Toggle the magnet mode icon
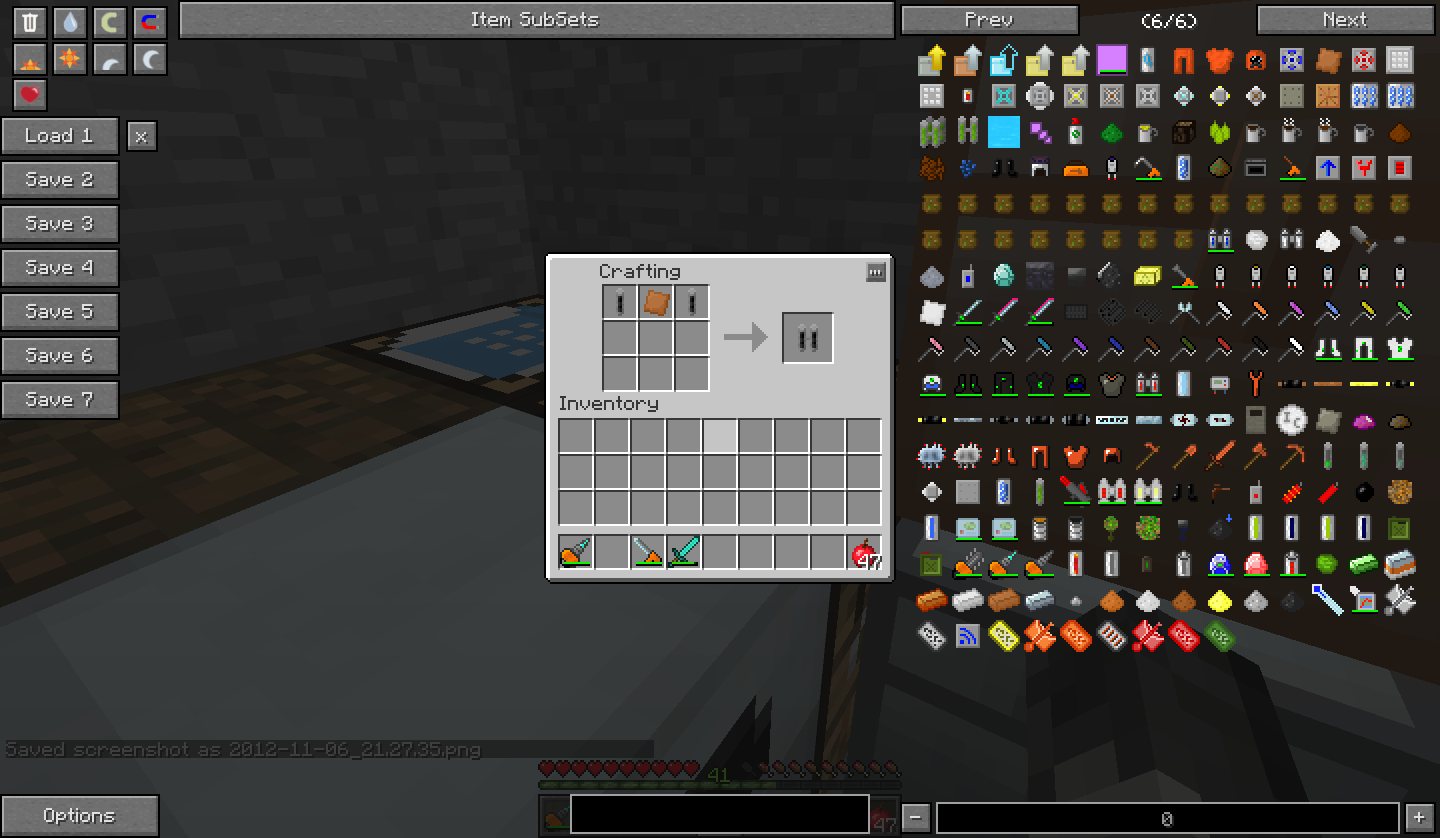Viewport: 1440px width, 838px height. (x=149, y=23)
